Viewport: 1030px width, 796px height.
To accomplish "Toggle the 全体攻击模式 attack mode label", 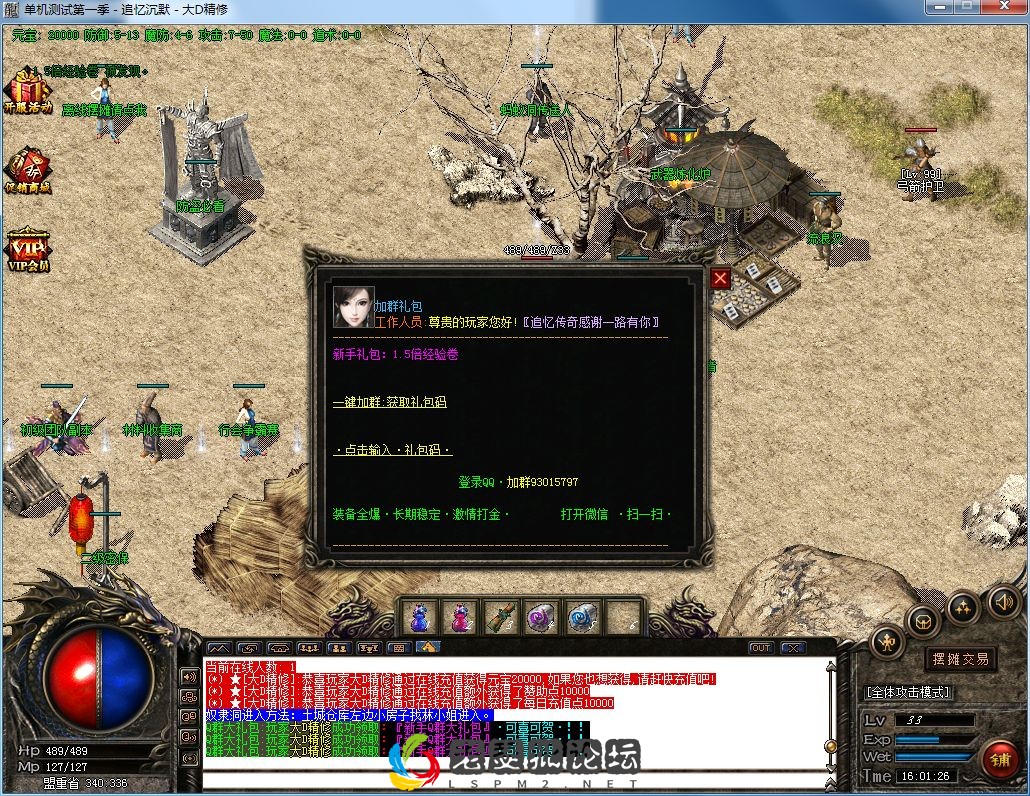I will click(908, 692).
